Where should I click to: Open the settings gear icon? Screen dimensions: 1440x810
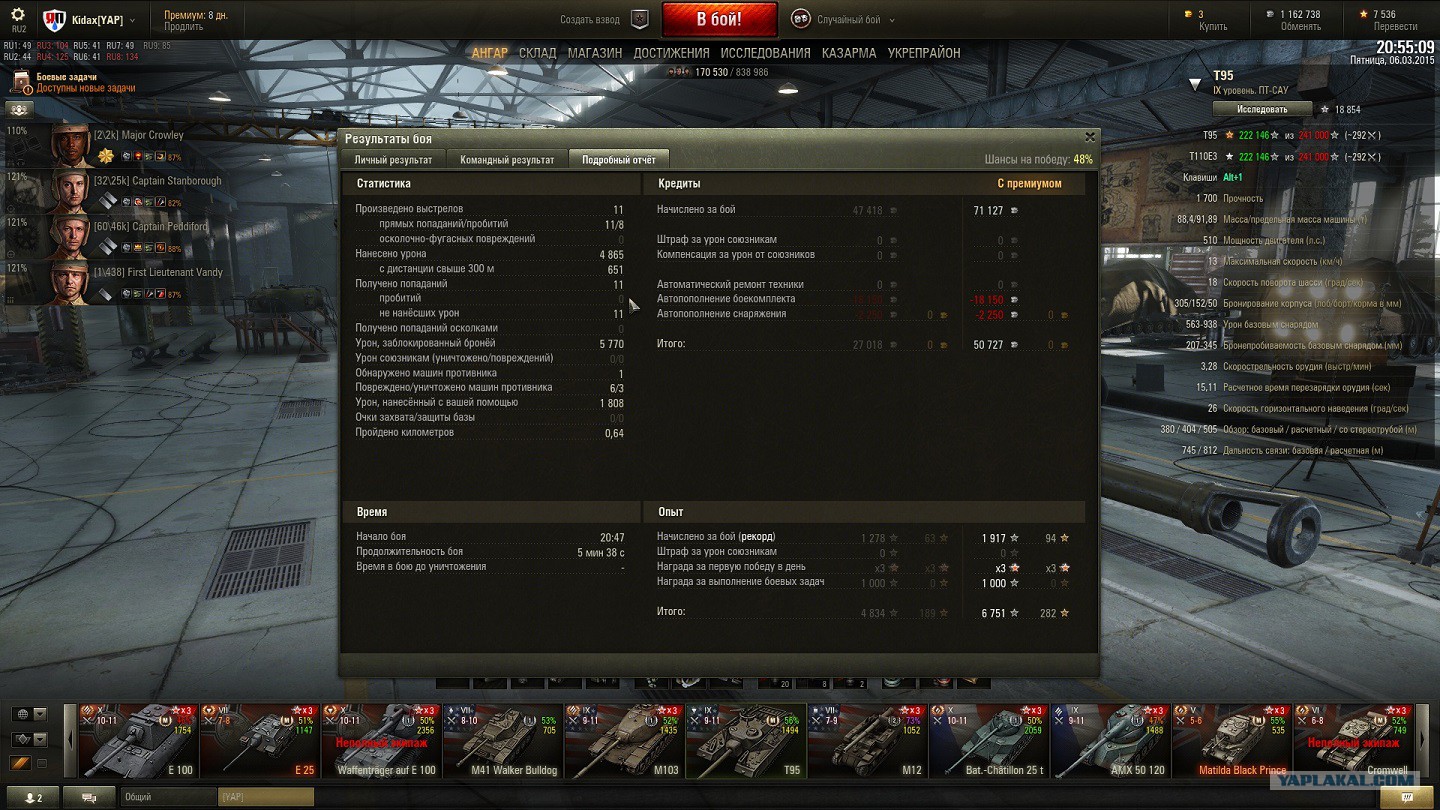click(x=18, y=15)
